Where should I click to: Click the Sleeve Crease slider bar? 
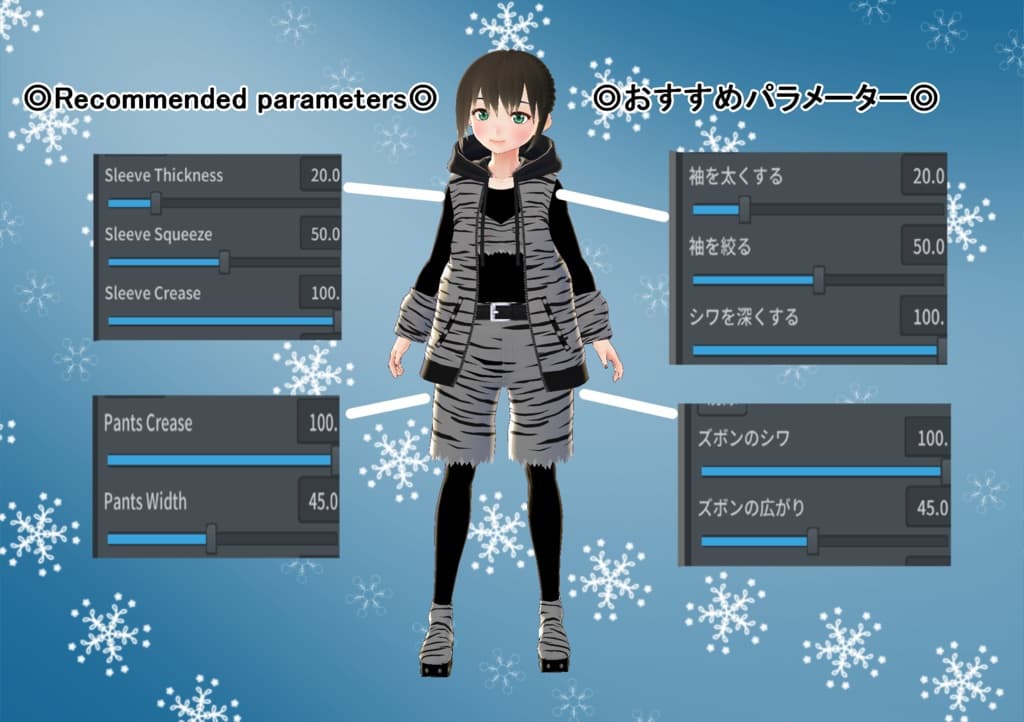click(x=222, y=321)
